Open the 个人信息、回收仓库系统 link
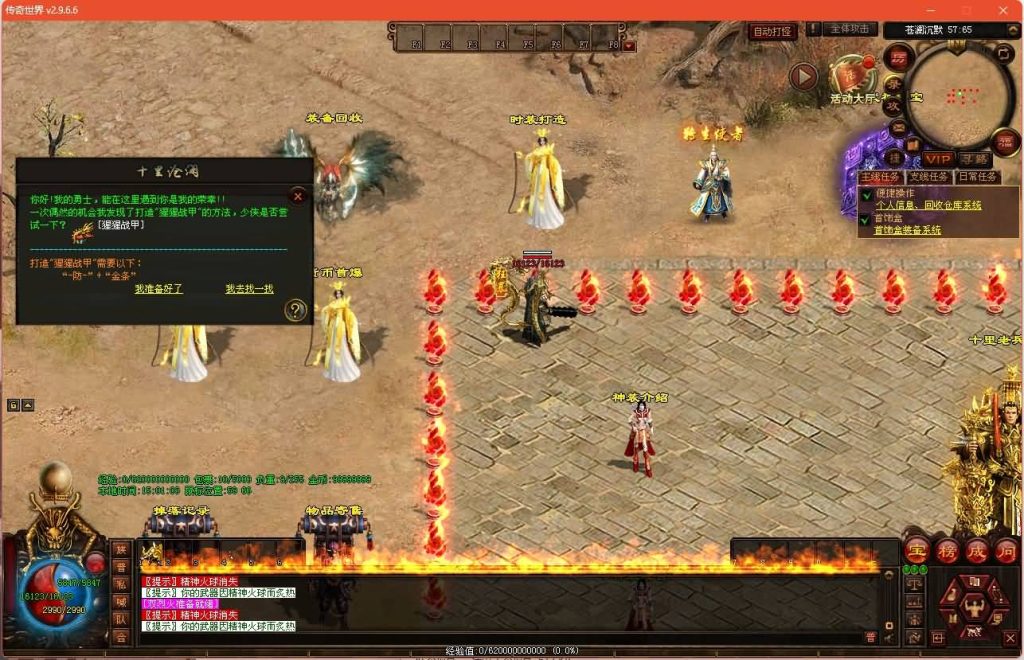1024x660 pixels. 927,205
